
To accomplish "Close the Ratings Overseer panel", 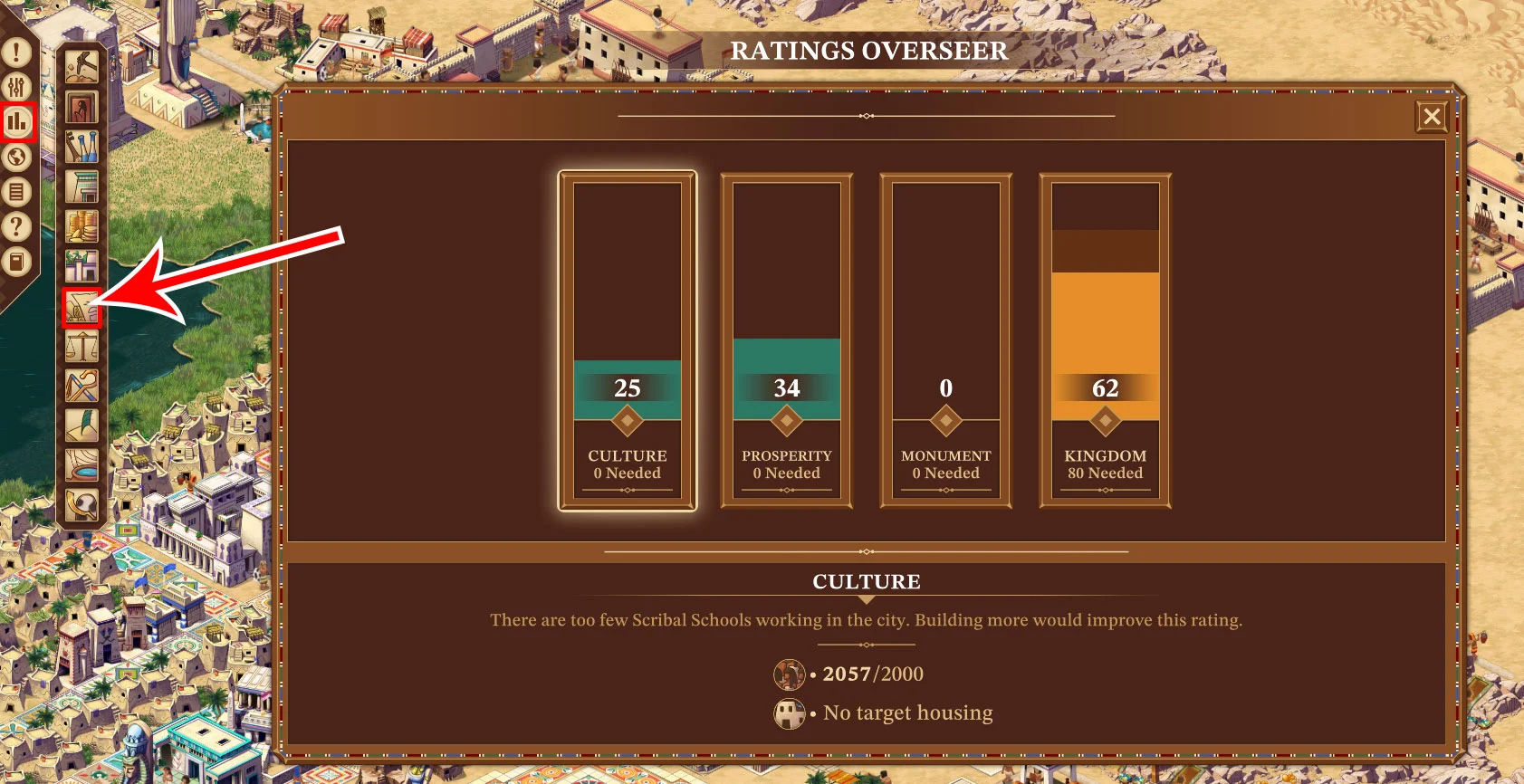I will 1432,117.
